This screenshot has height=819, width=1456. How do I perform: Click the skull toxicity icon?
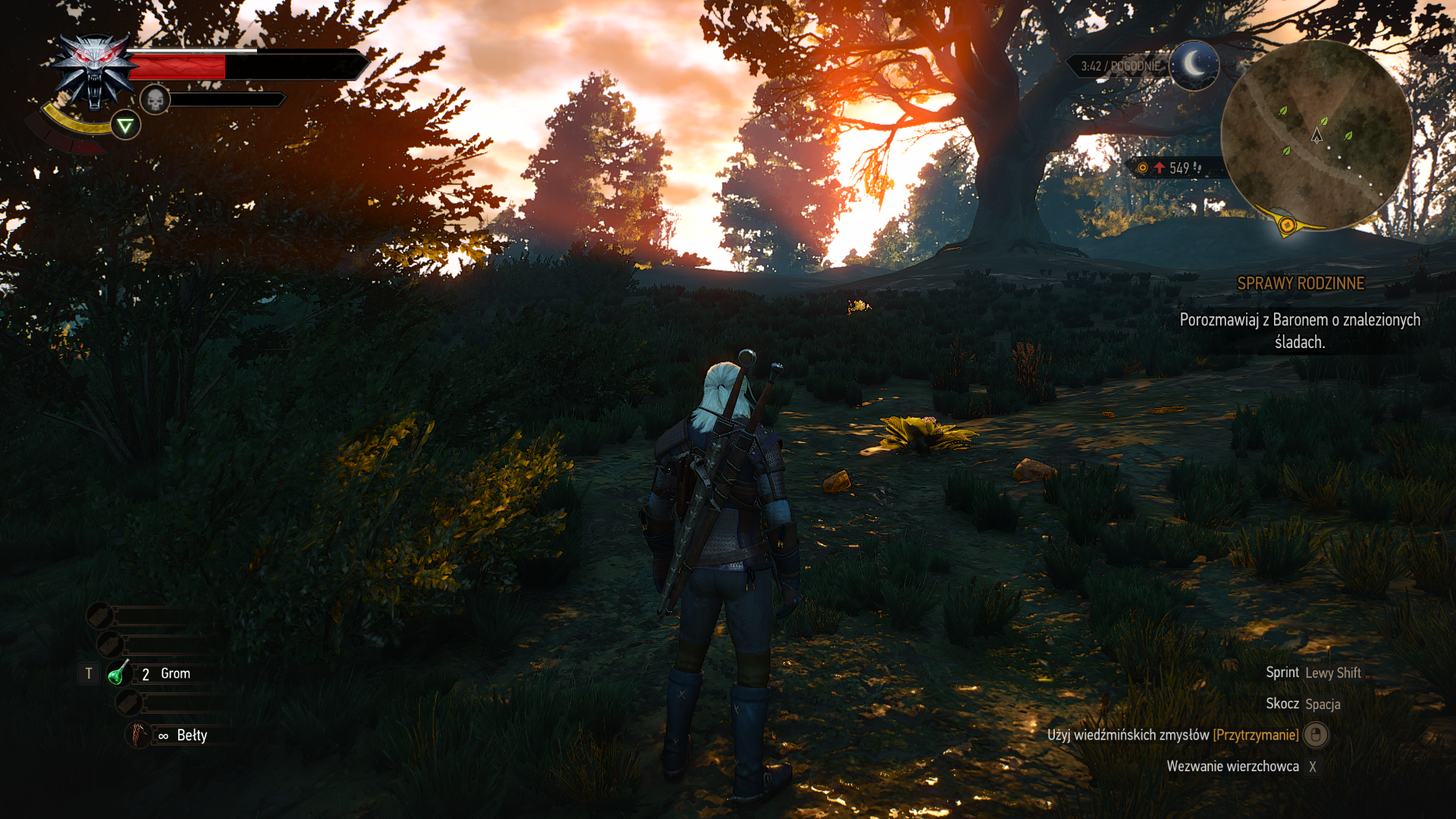pyautogui.click(x=155, y=99)
